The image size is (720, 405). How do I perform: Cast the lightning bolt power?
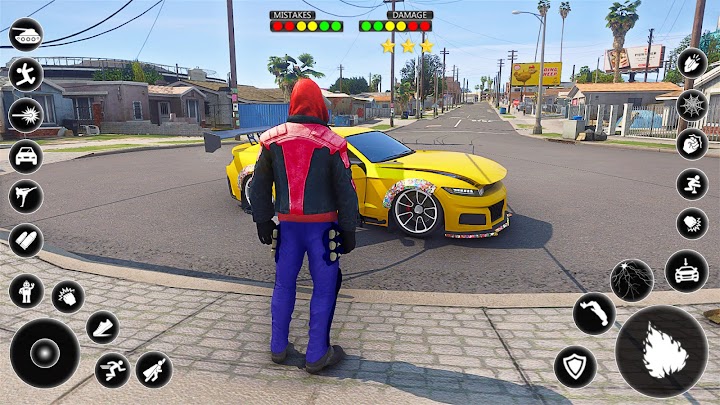[x=632, y=281]
